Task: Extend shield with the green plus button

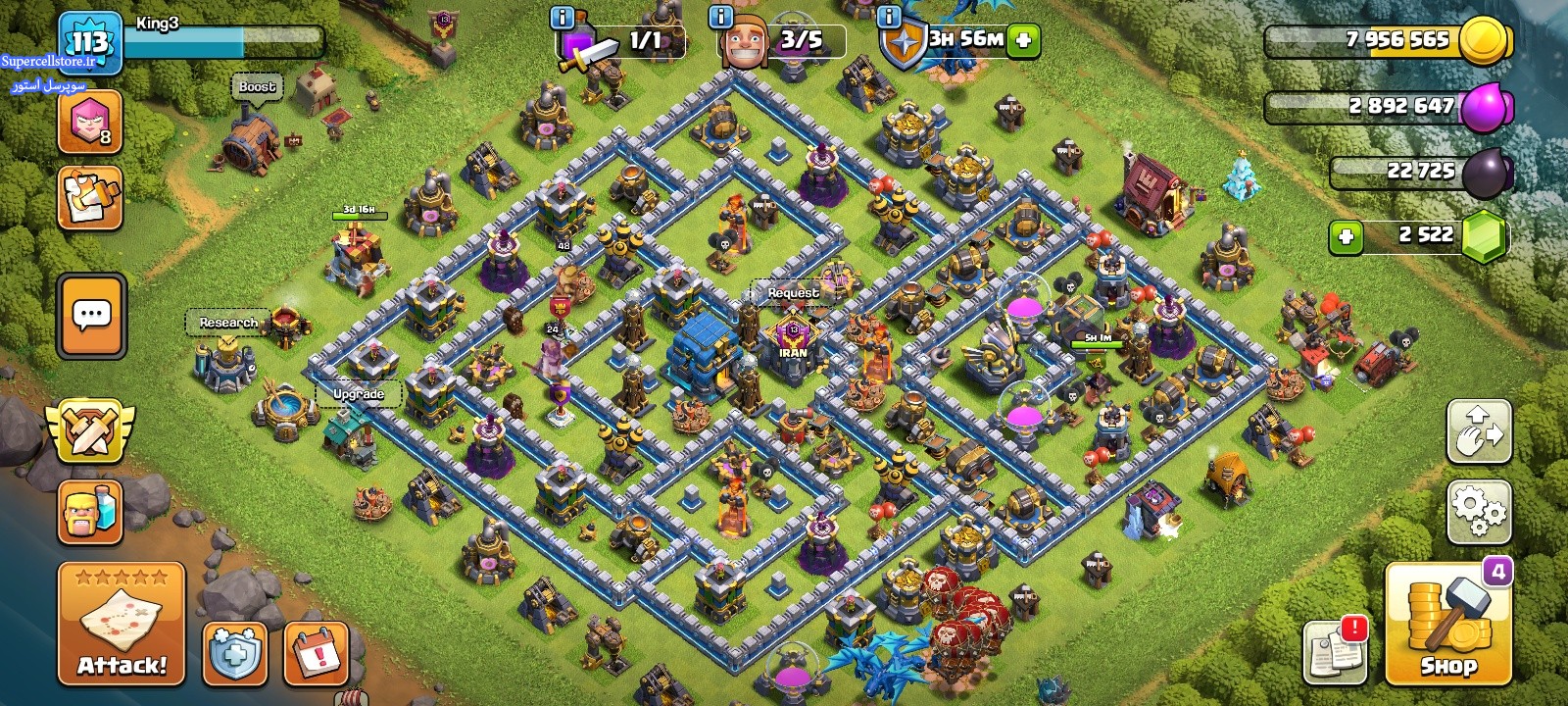Action: [1023, 40]
